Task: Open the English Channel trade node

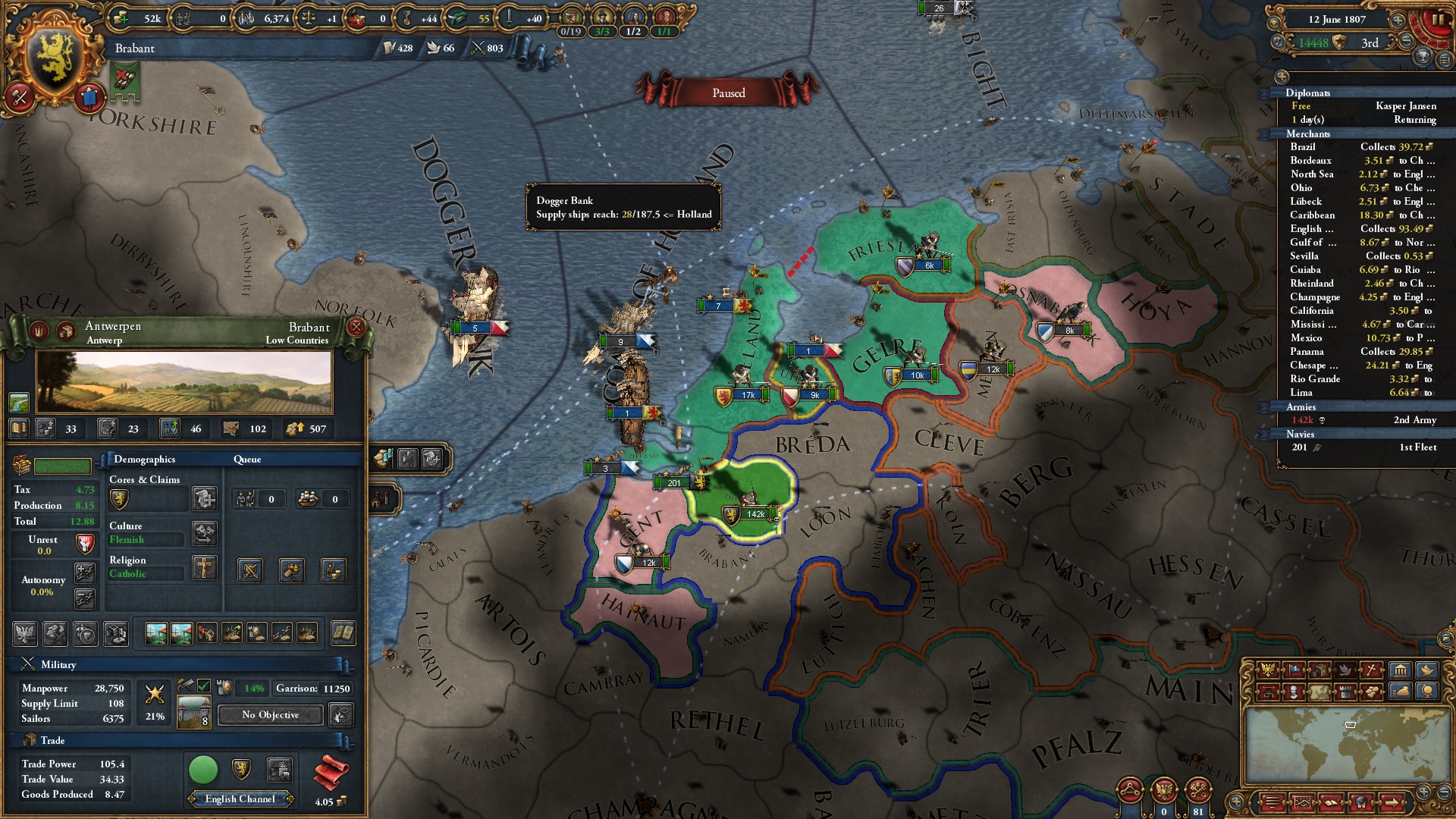Action: click(240, 799)
